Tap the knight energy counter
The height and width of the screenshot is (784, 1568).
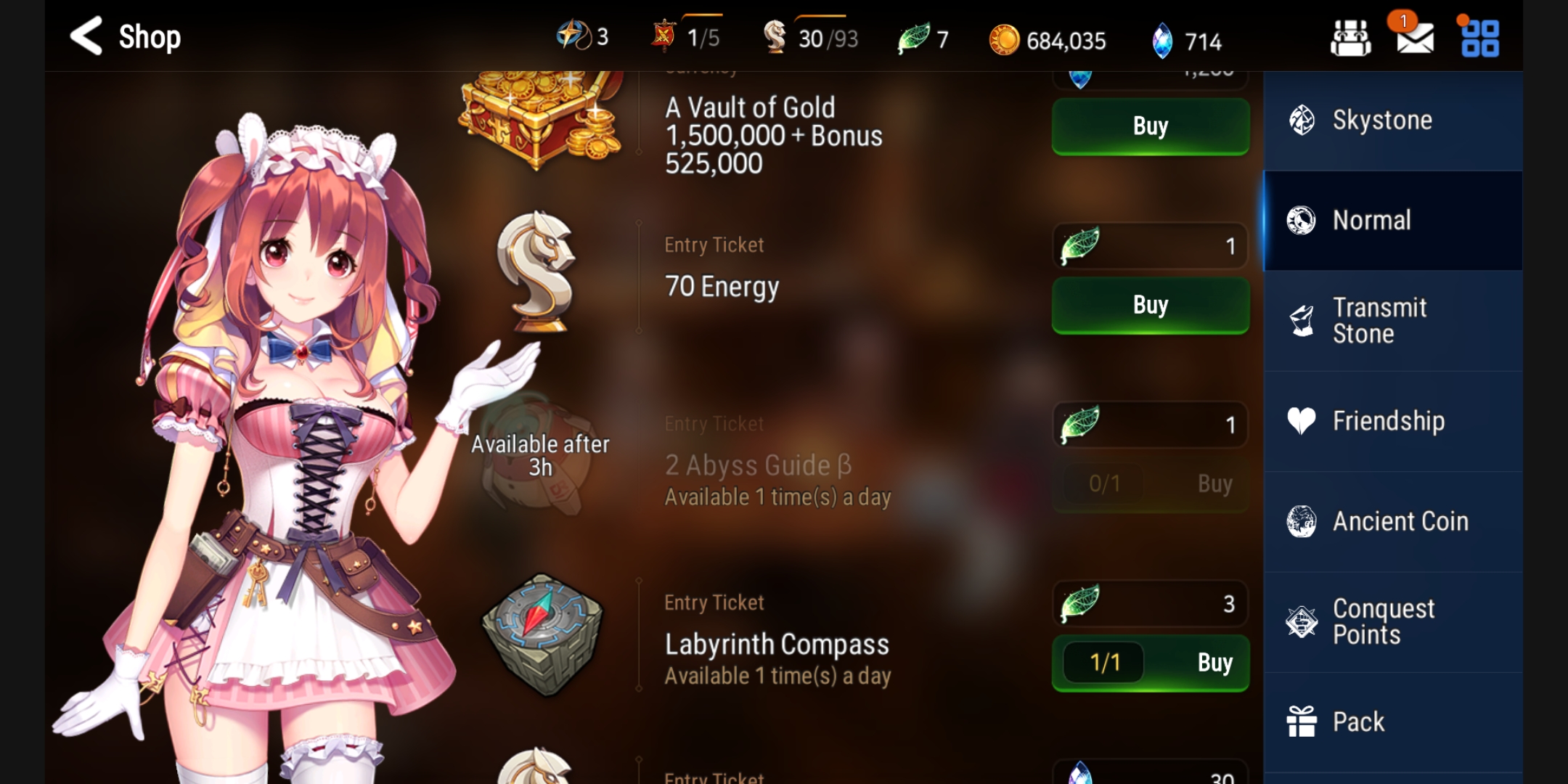[812, 38]
